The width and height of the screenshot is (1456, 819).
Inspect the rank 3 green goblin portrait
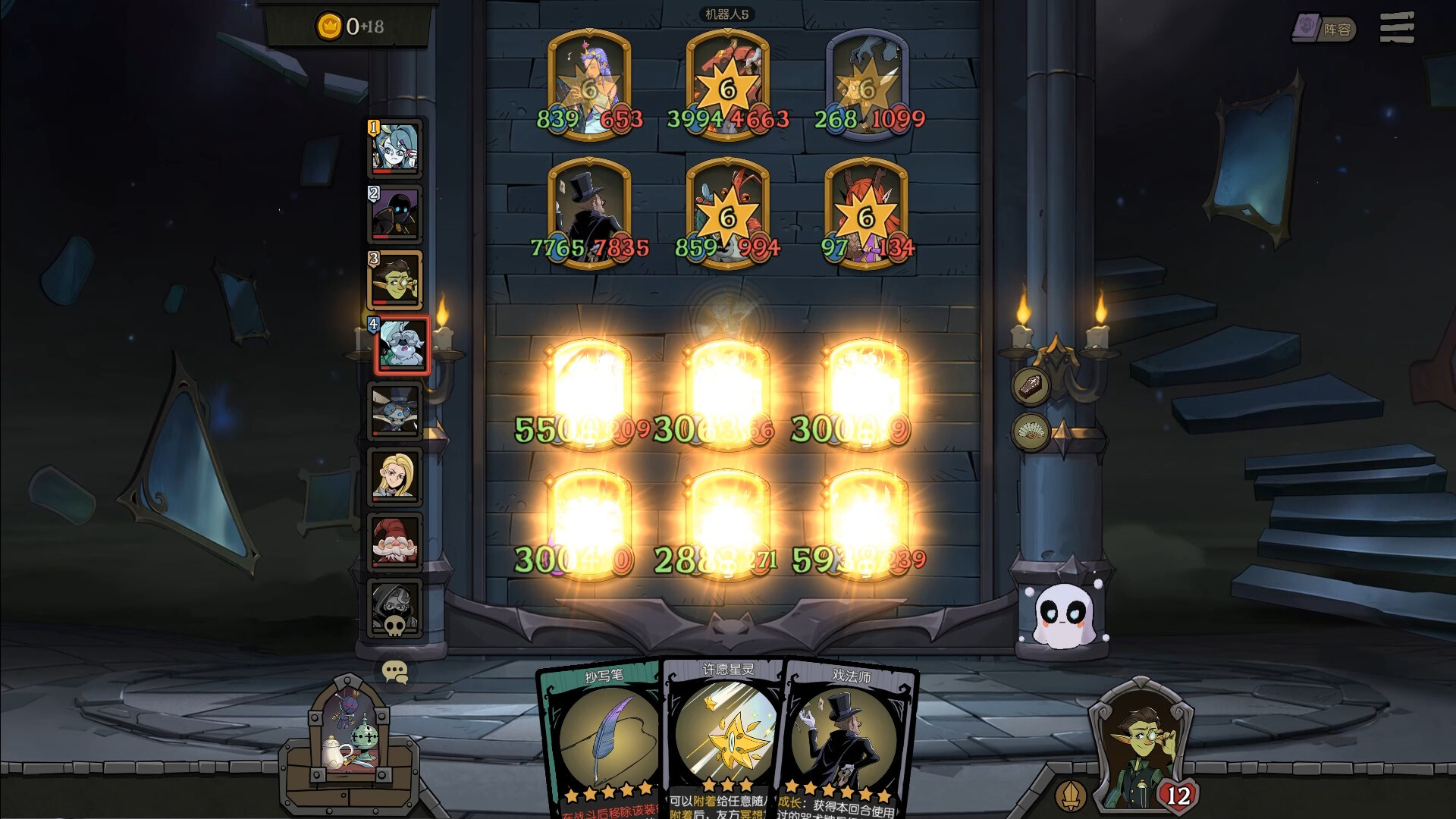[395, 280]
